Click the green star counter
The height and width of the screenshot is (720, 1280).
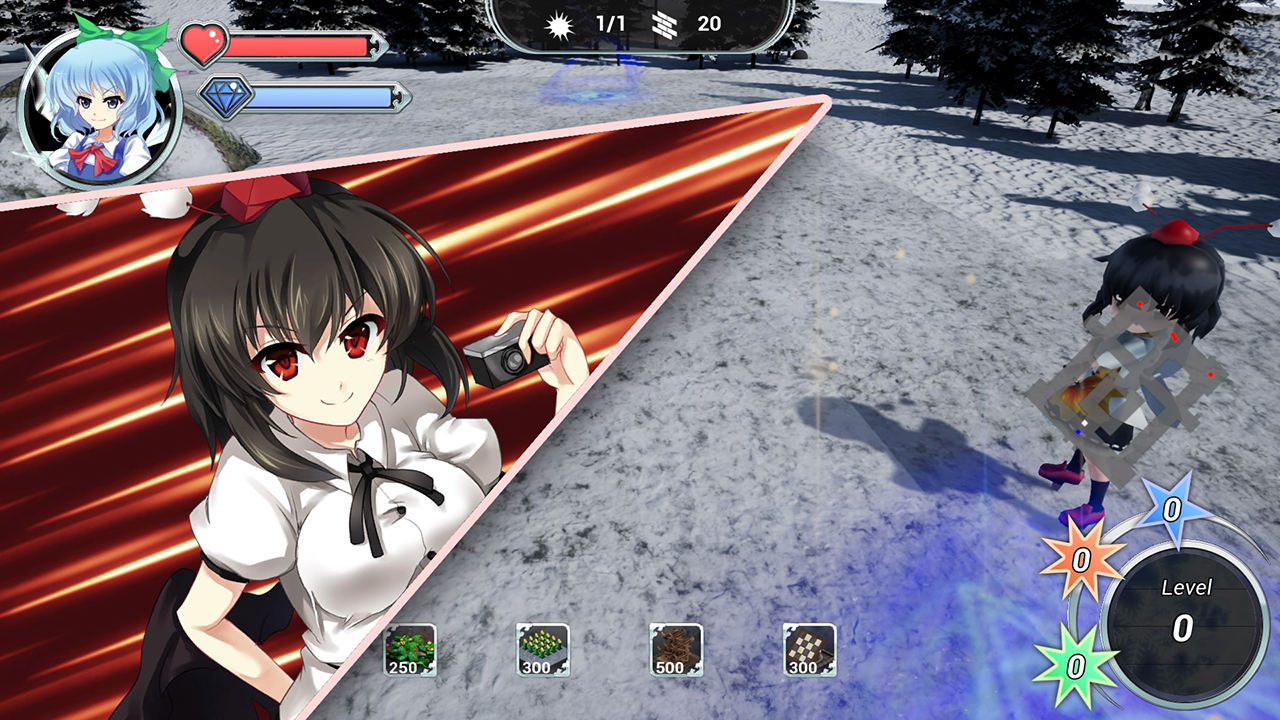coord(1074,665)
